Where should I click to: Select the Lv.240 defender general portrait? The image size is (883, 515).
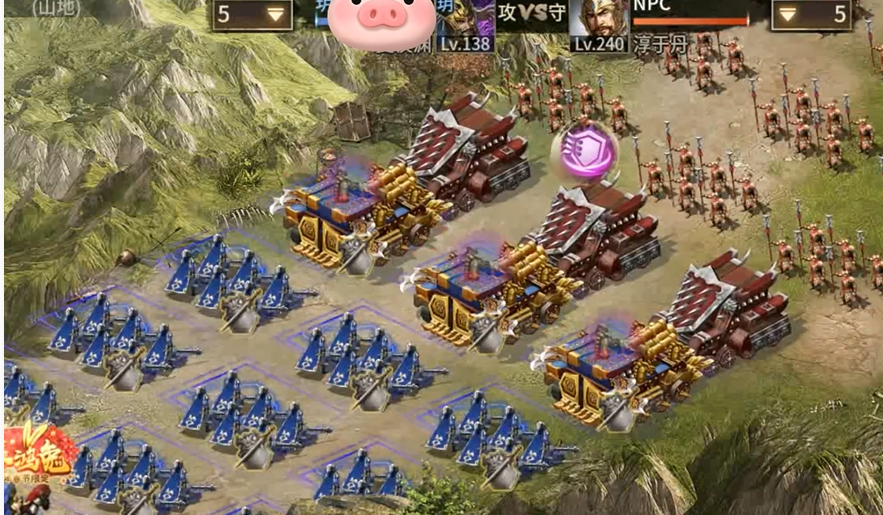[598, 22]
